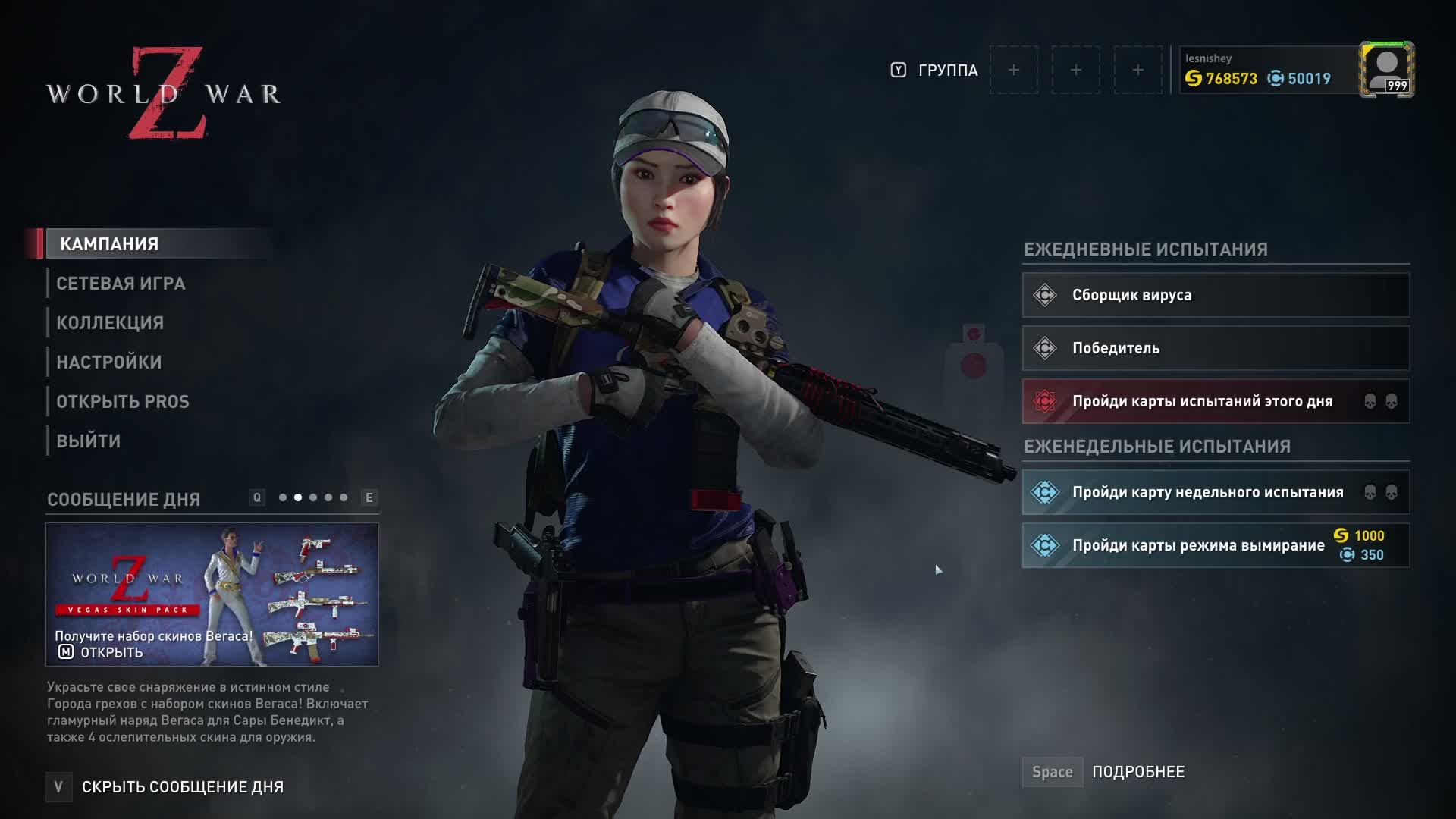Open the daily challenge maps entry

coord(1216,401)
